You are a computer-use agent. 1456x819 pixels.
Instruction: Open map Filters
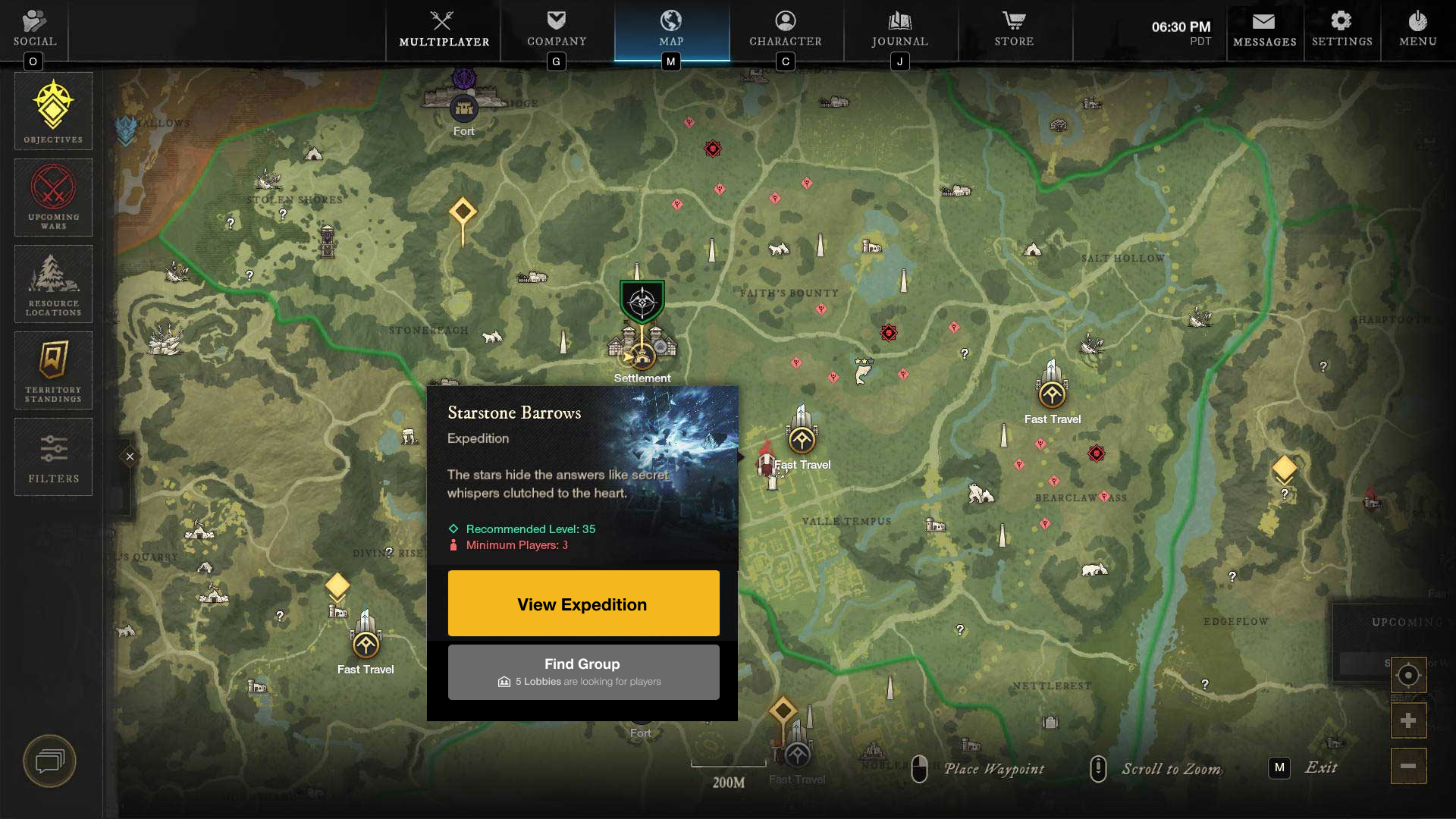coord(53,457)
